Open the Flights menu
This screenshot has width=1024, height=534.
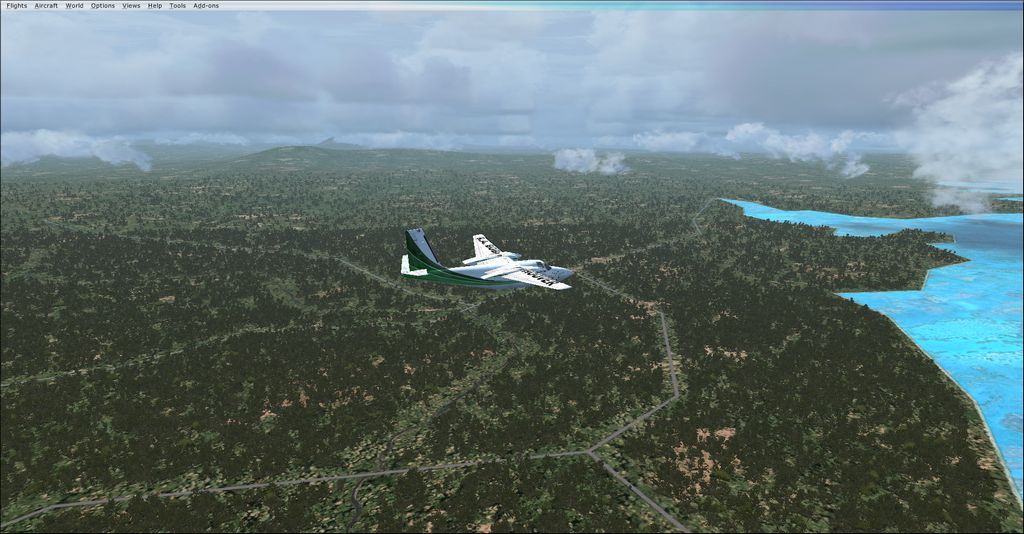[x=16, y=5]
